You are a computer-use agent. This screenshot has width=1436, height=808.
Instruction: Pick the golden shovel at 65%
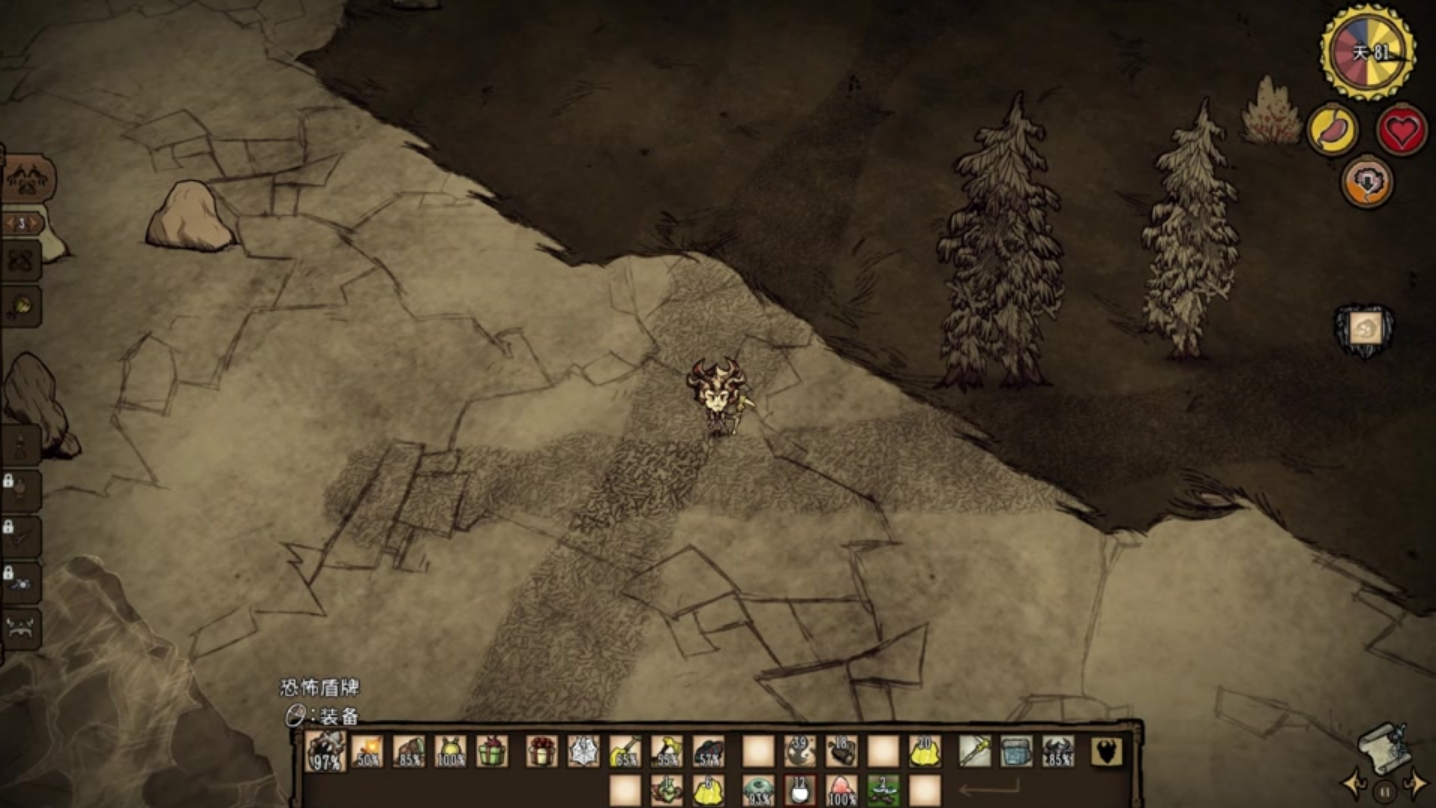coord(625,751)
